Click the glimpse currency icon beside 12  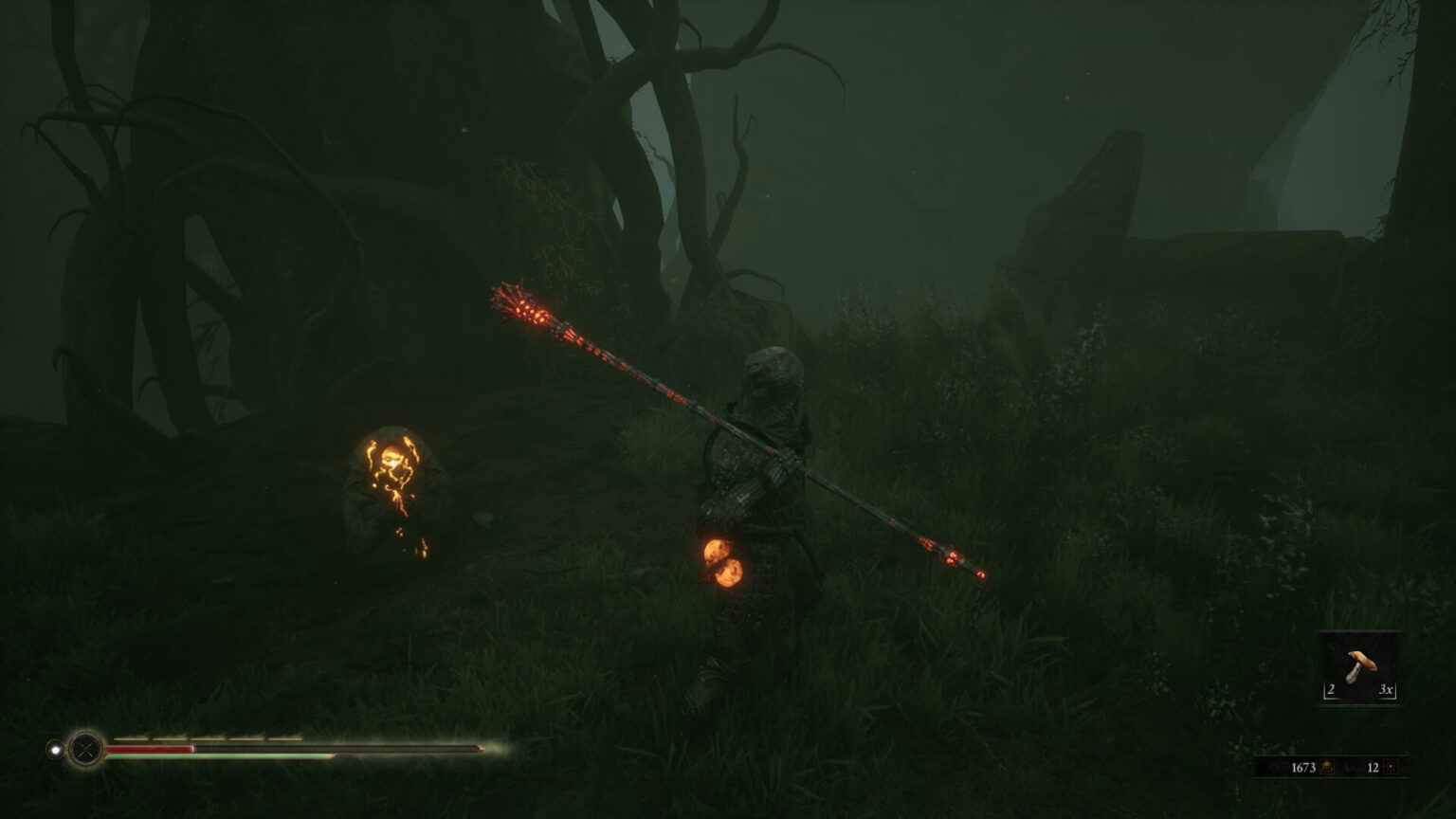point(1391,767)
